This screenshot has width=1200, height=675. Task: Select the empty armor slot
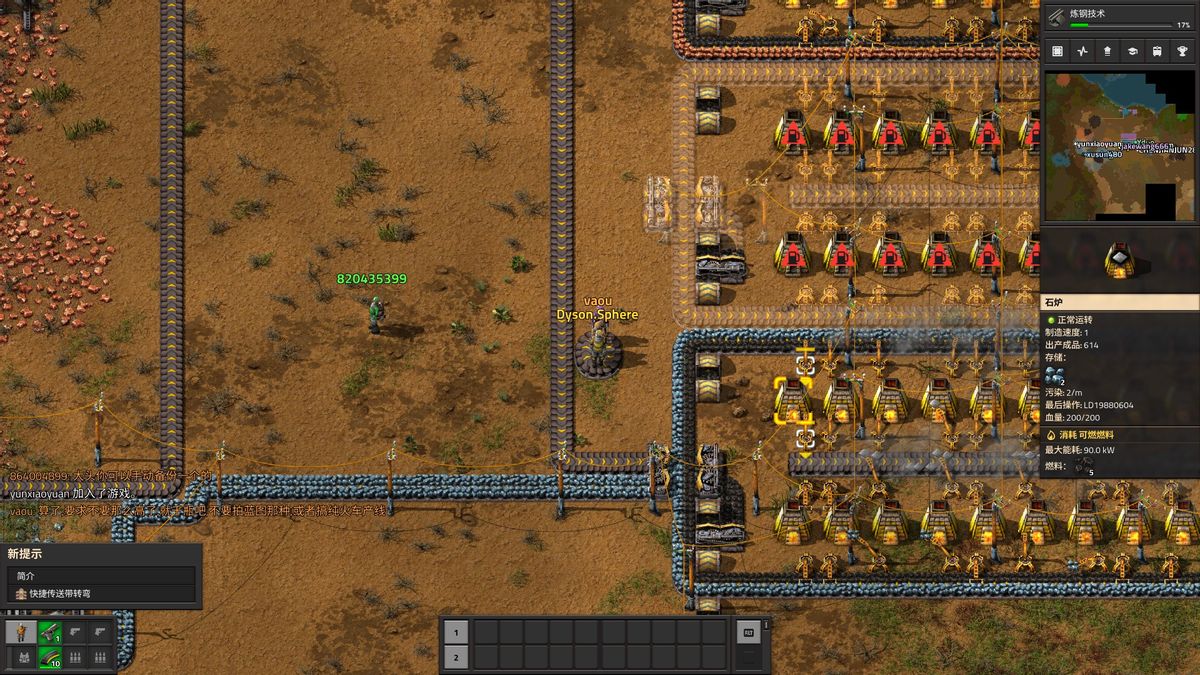pos(22,657)
